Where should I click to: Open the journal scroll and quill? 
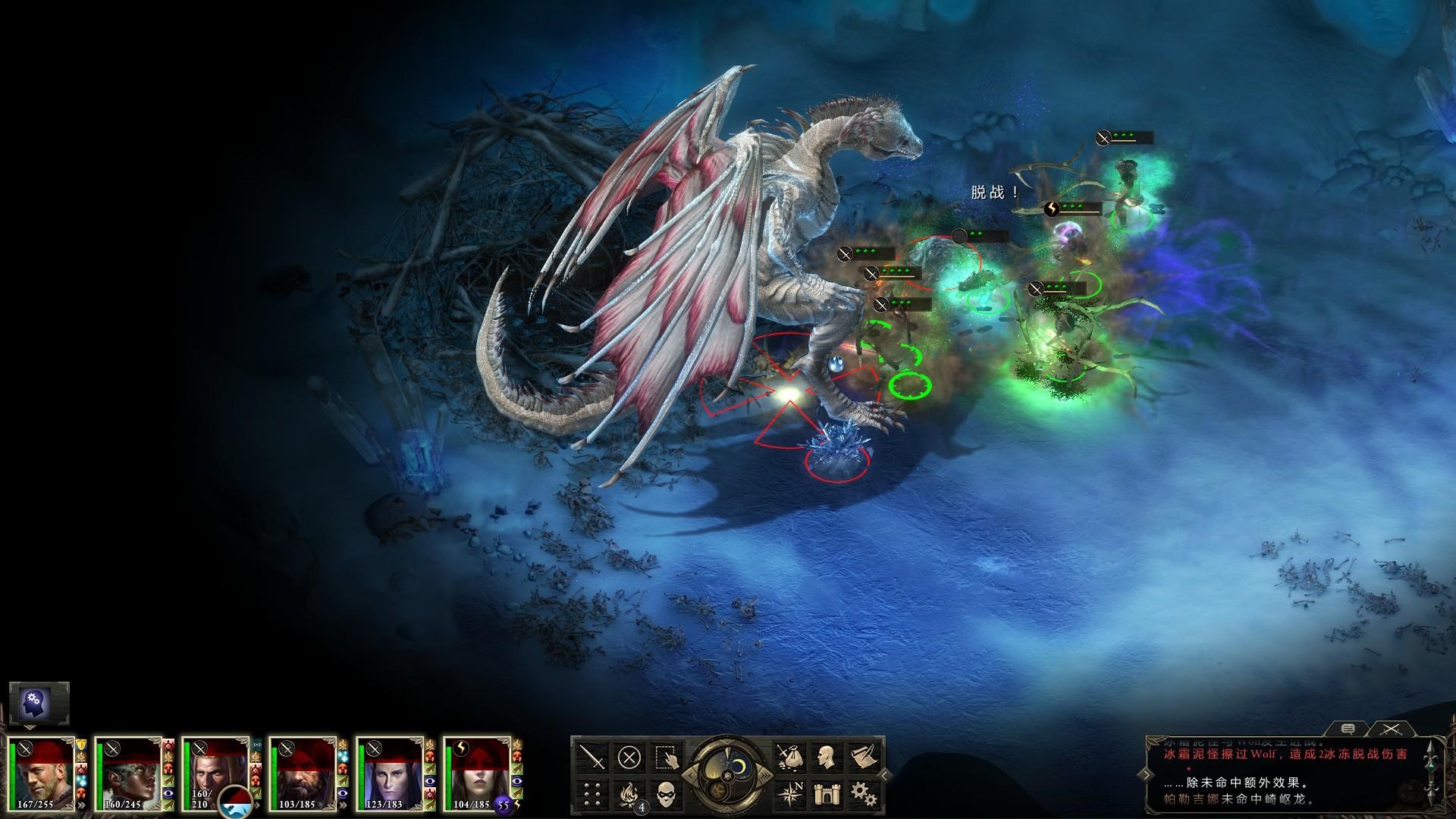point(861,757)
